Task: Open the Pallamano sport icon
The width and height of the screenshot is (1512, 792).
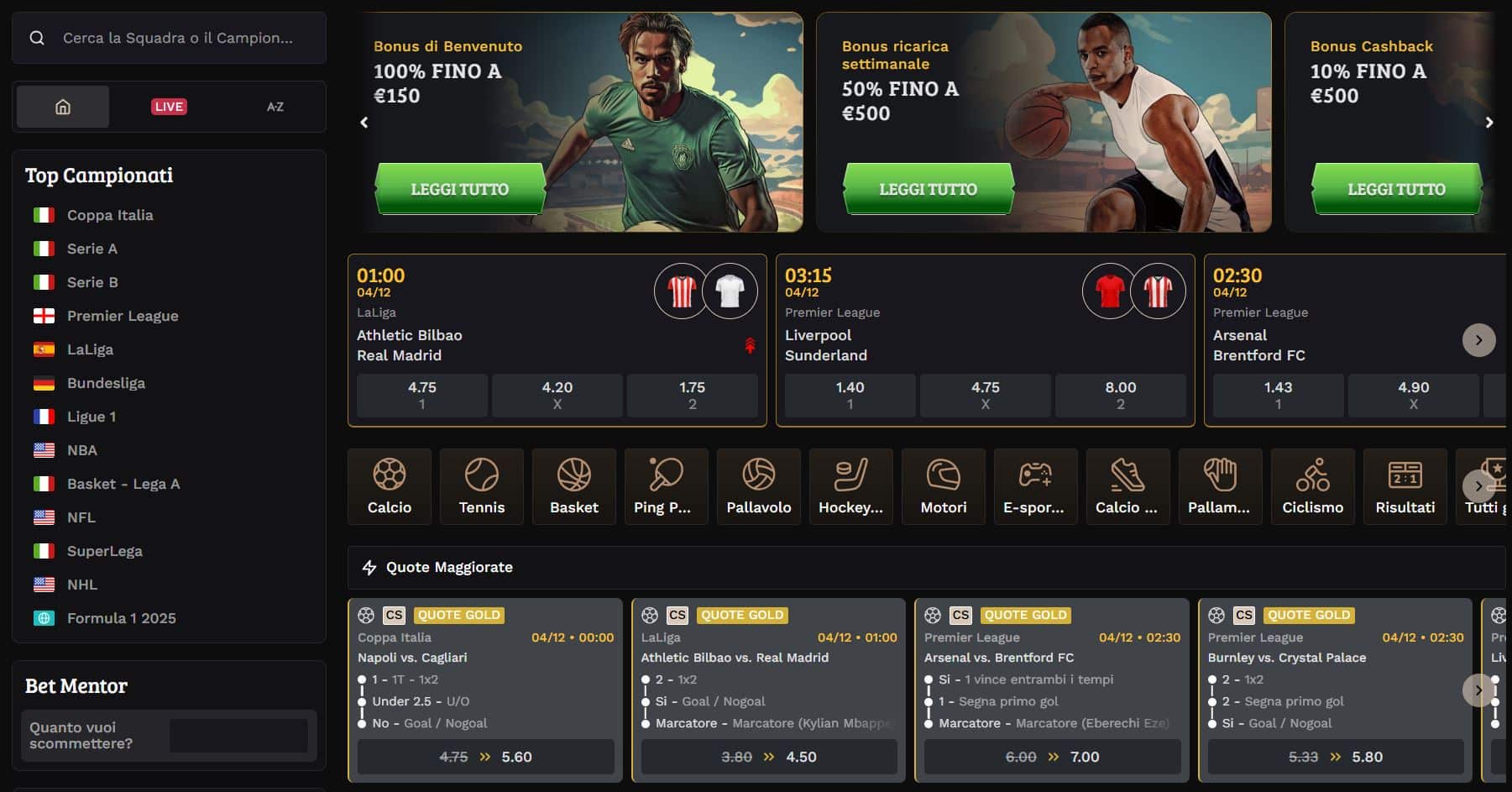Action: (1220, 485)
